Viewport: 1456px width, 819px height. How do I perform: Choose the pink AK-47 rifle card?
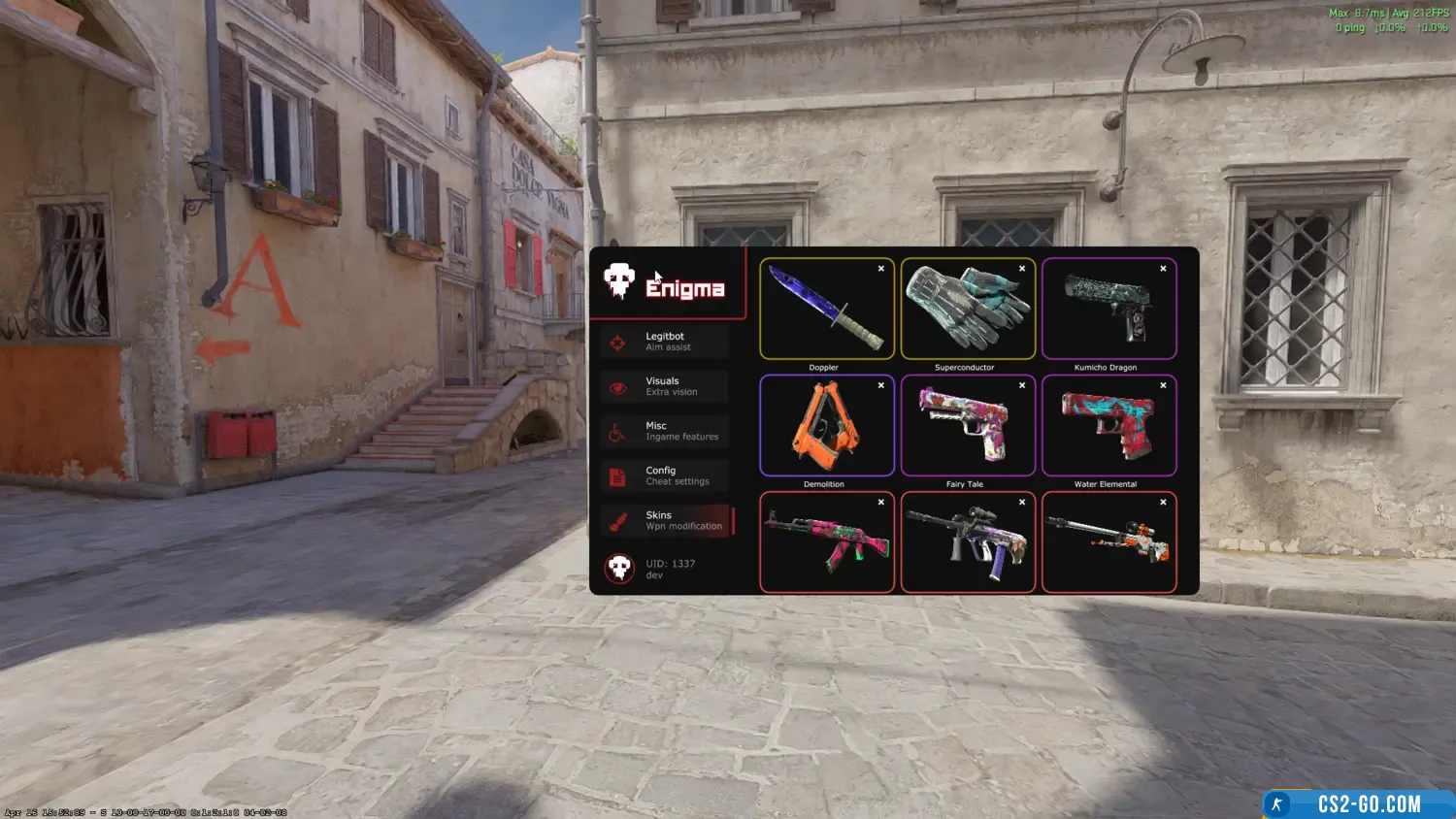[x=826, y=541]
